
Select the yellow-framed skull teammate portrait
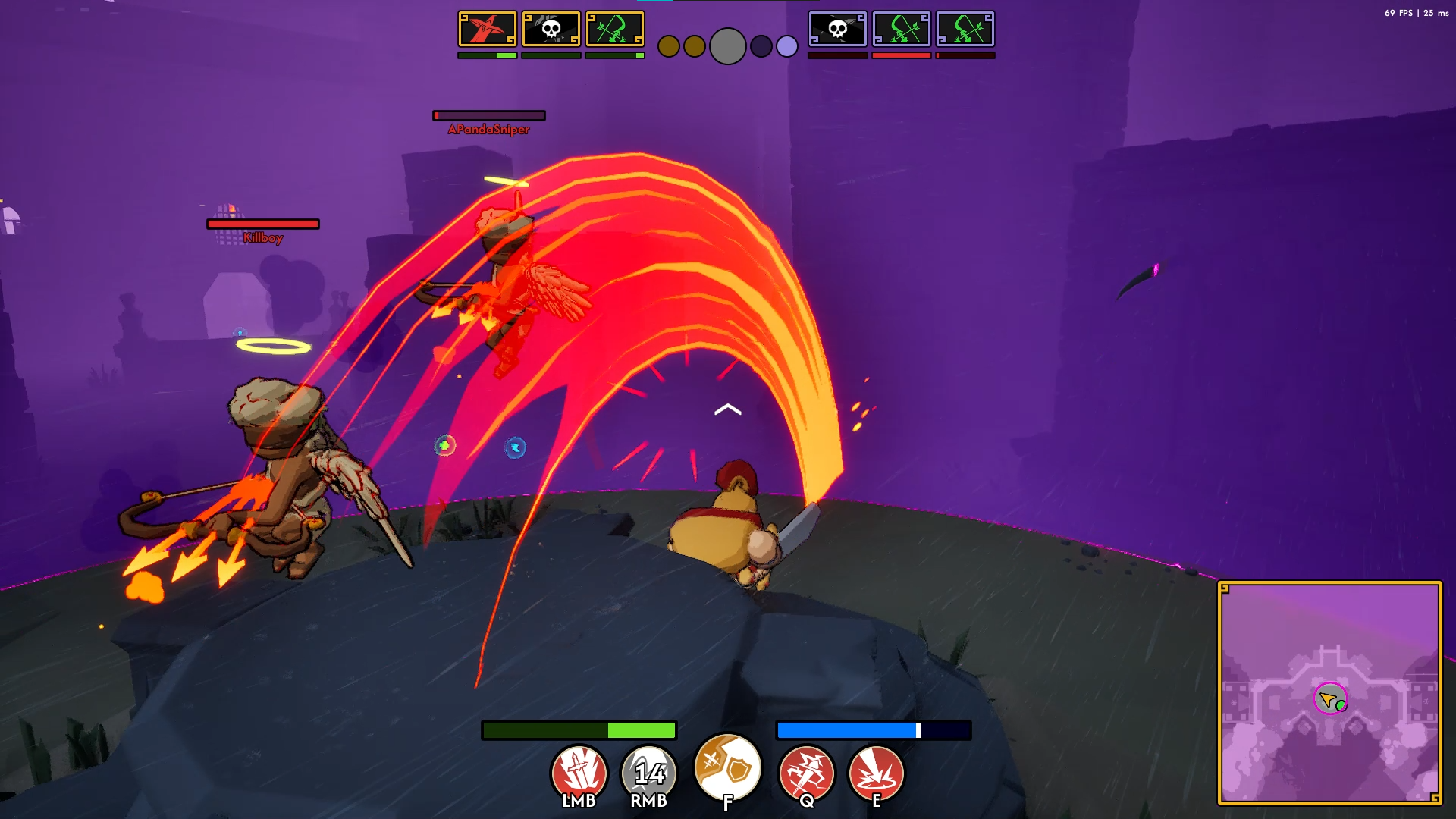(x=551, y=30)
